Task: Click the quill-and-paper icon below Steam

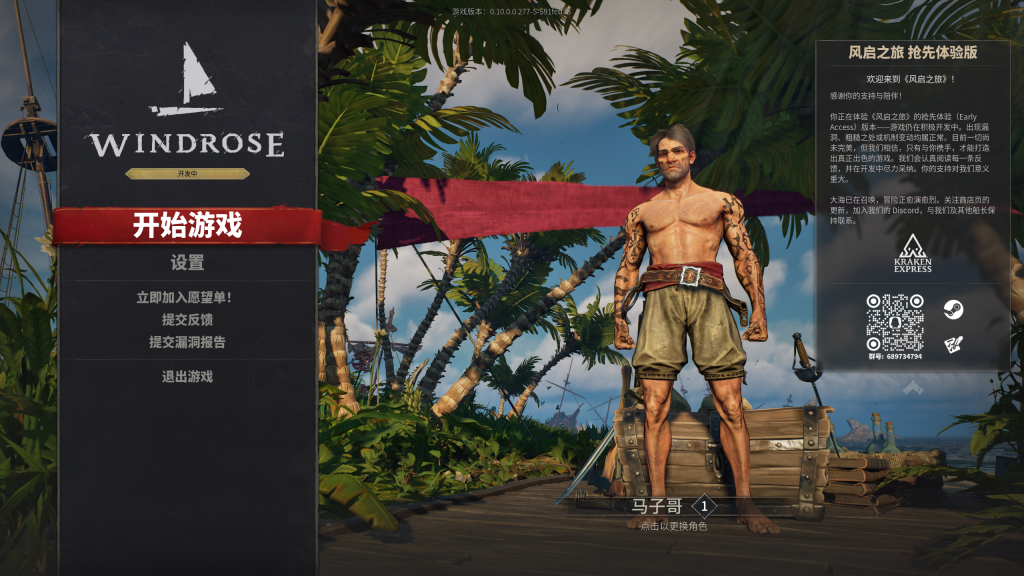Action: 953,343
